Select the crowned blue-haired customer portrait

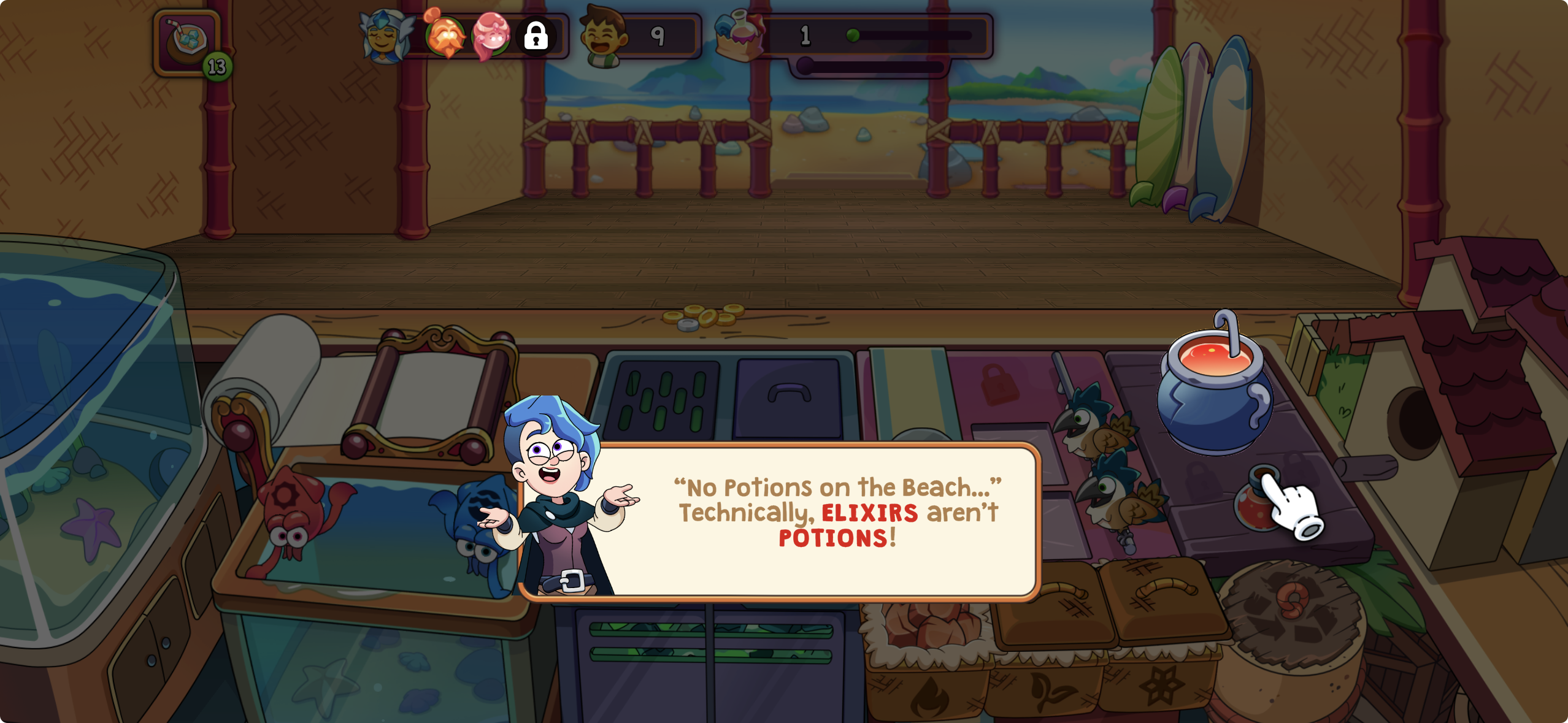coord(385,37)
